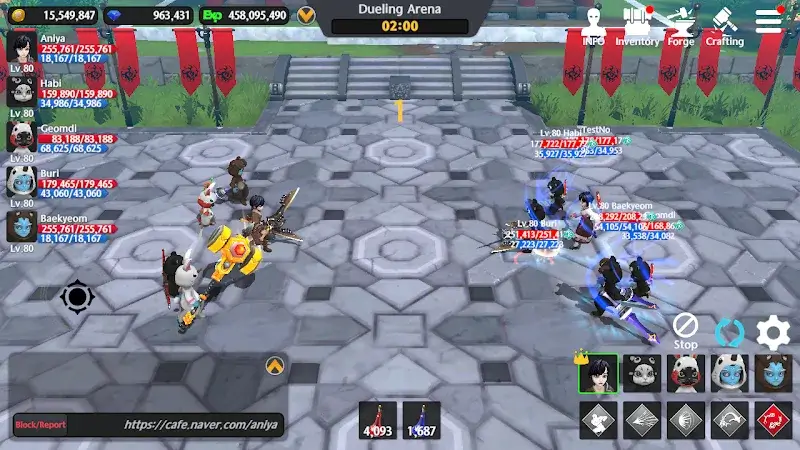Tap the Stop button

685,329
